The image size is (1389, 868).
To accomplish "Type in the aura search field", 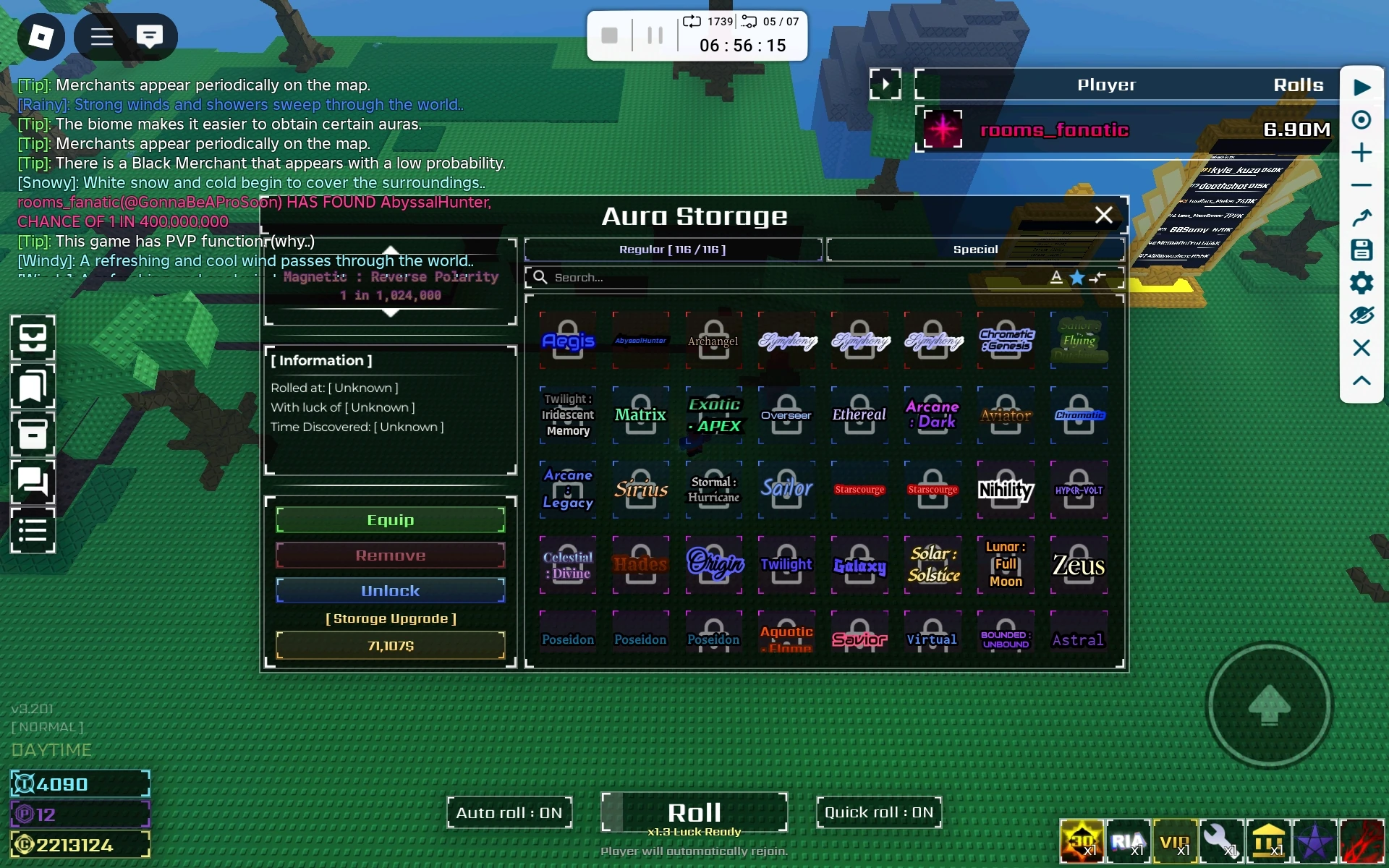I will [x=723, y=277].
